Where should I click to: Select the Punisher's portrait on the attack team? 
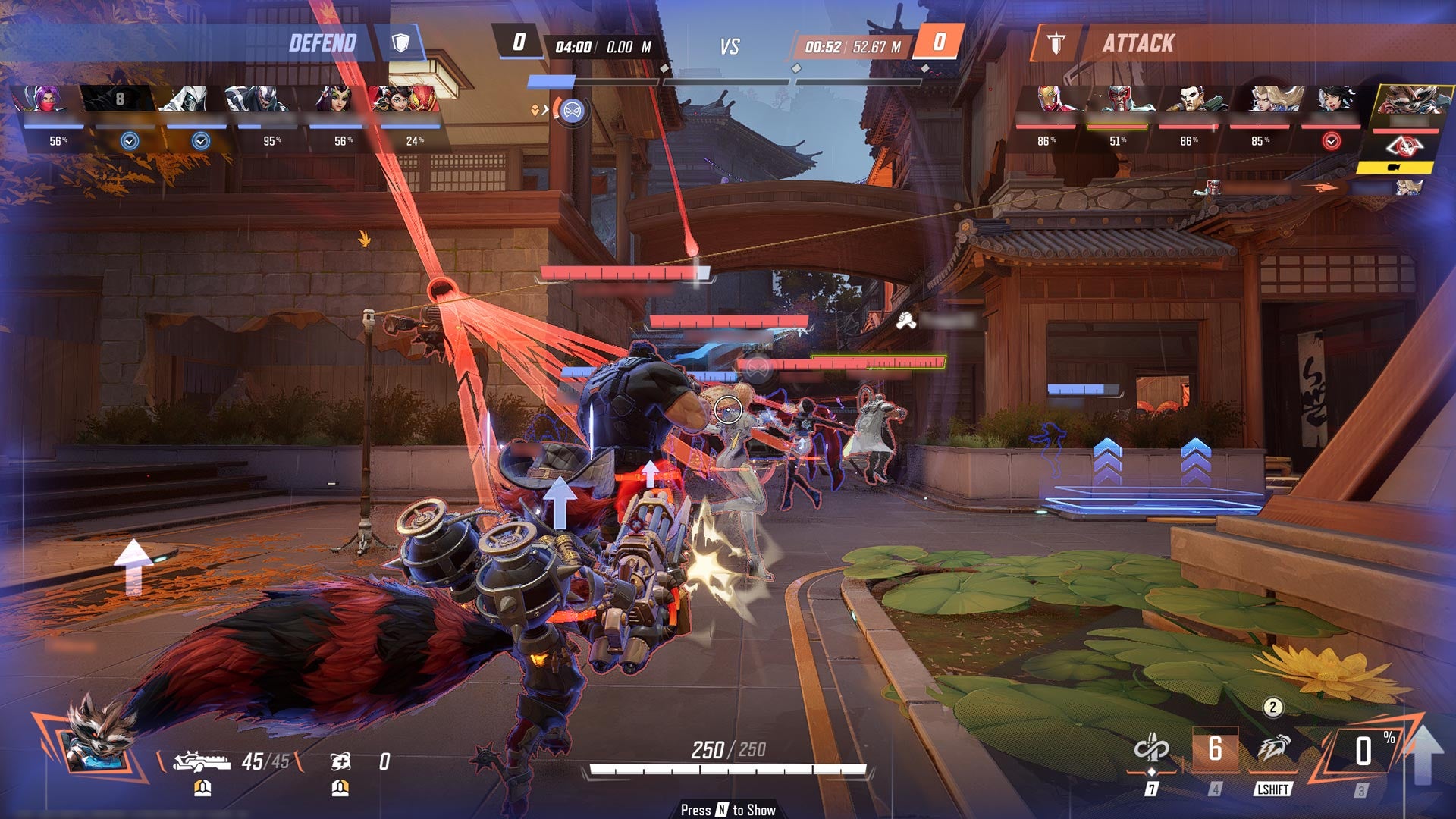pyautogui.click(x=1189, y=100)
